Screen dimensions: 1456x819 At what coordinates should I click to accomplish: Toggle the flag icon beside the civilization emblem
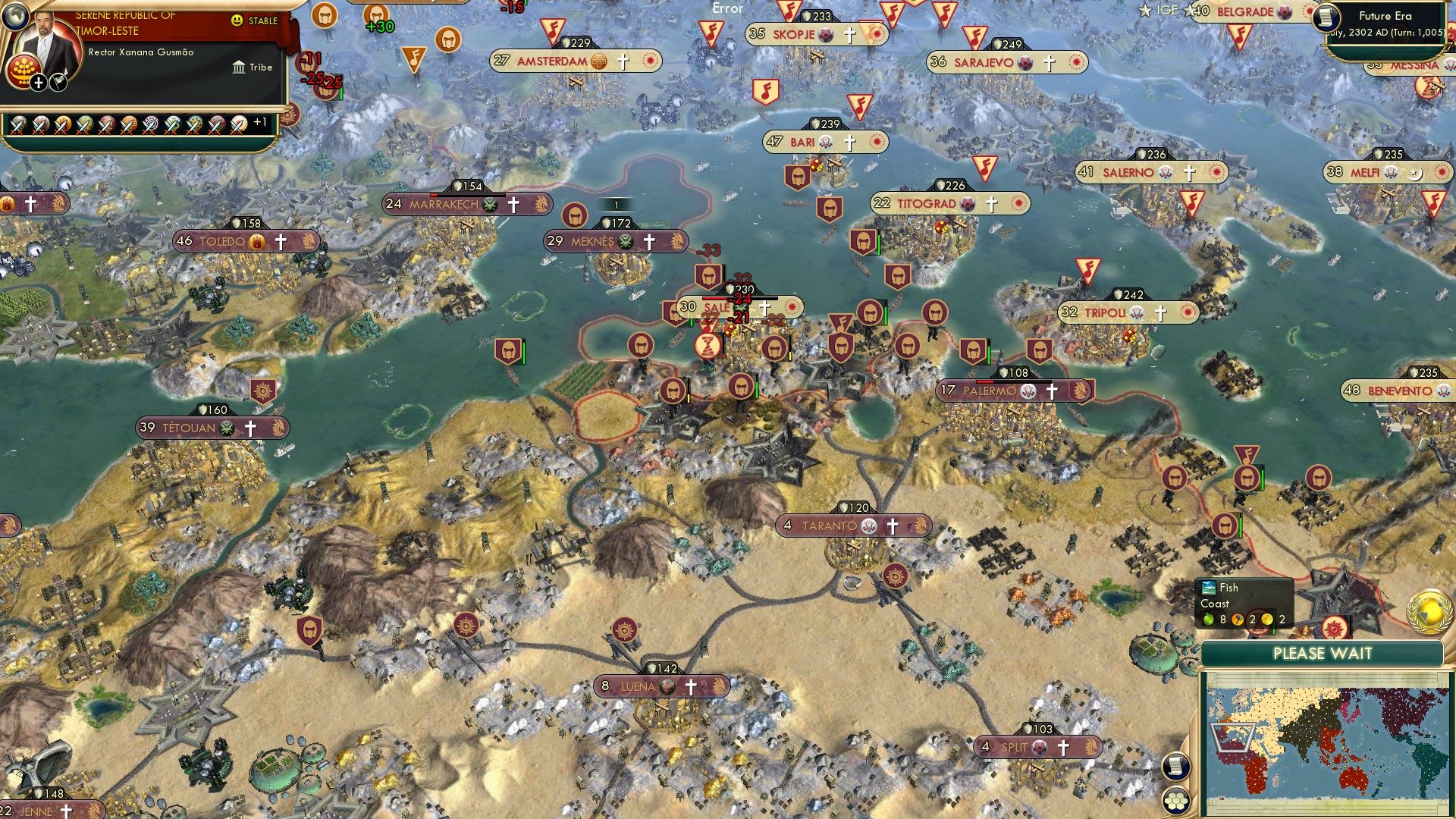coord(57,81)
